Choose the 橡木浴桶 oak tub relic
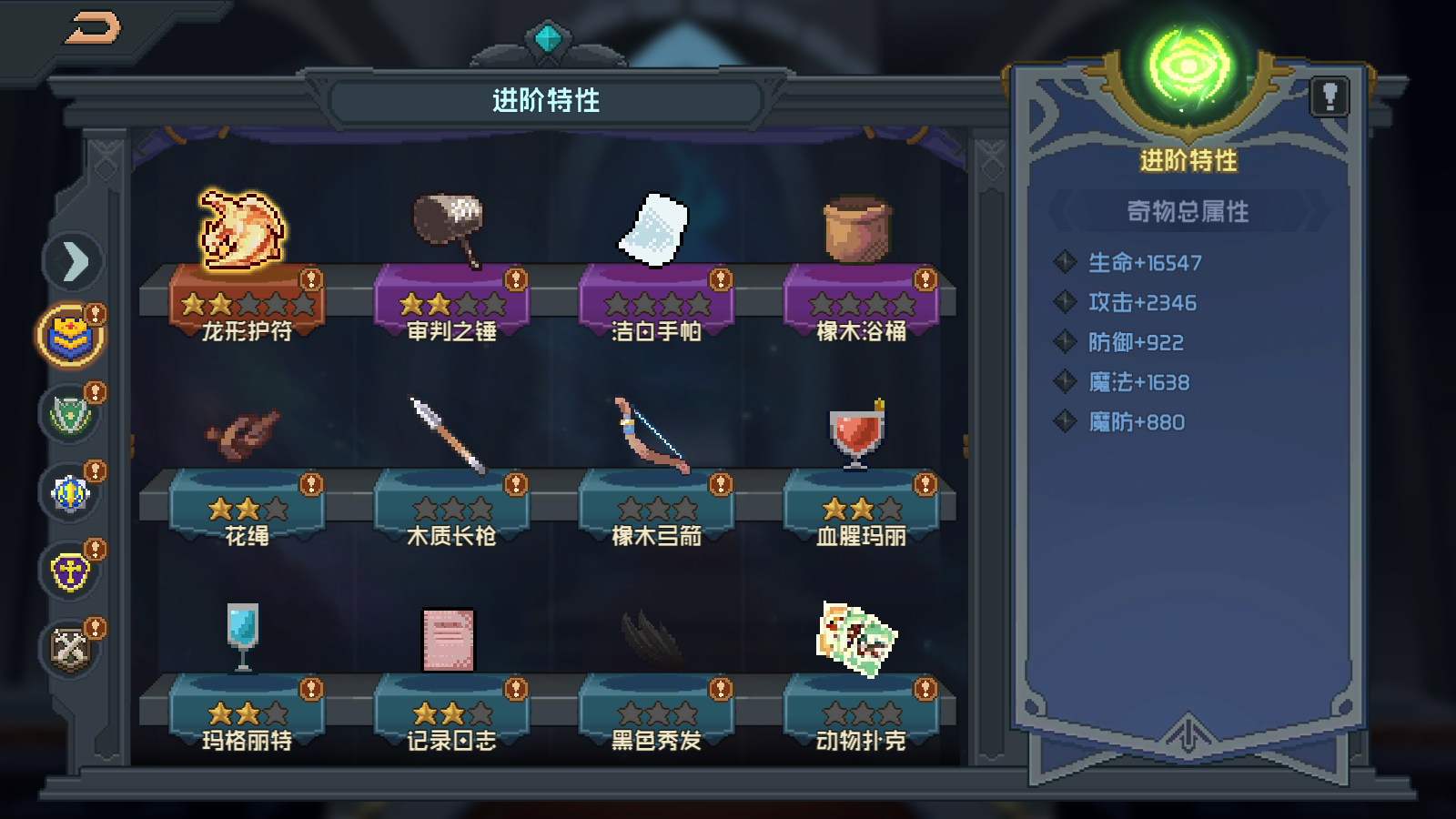This screenshot has width=1456, height=819. coord(858,229)
